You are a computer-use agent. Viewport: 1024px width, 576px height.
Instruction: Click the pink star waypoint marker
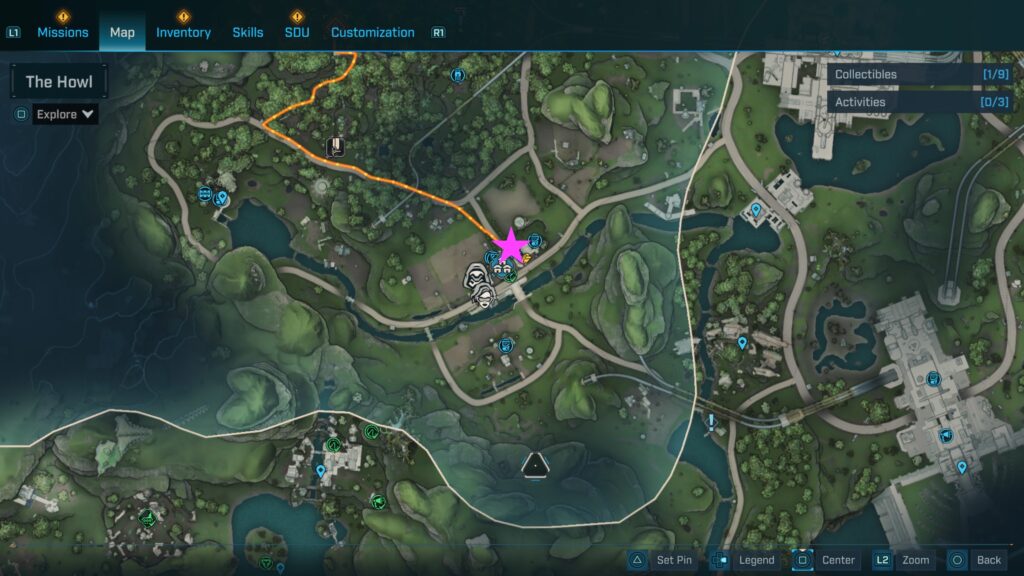click(x=511, y=245)
